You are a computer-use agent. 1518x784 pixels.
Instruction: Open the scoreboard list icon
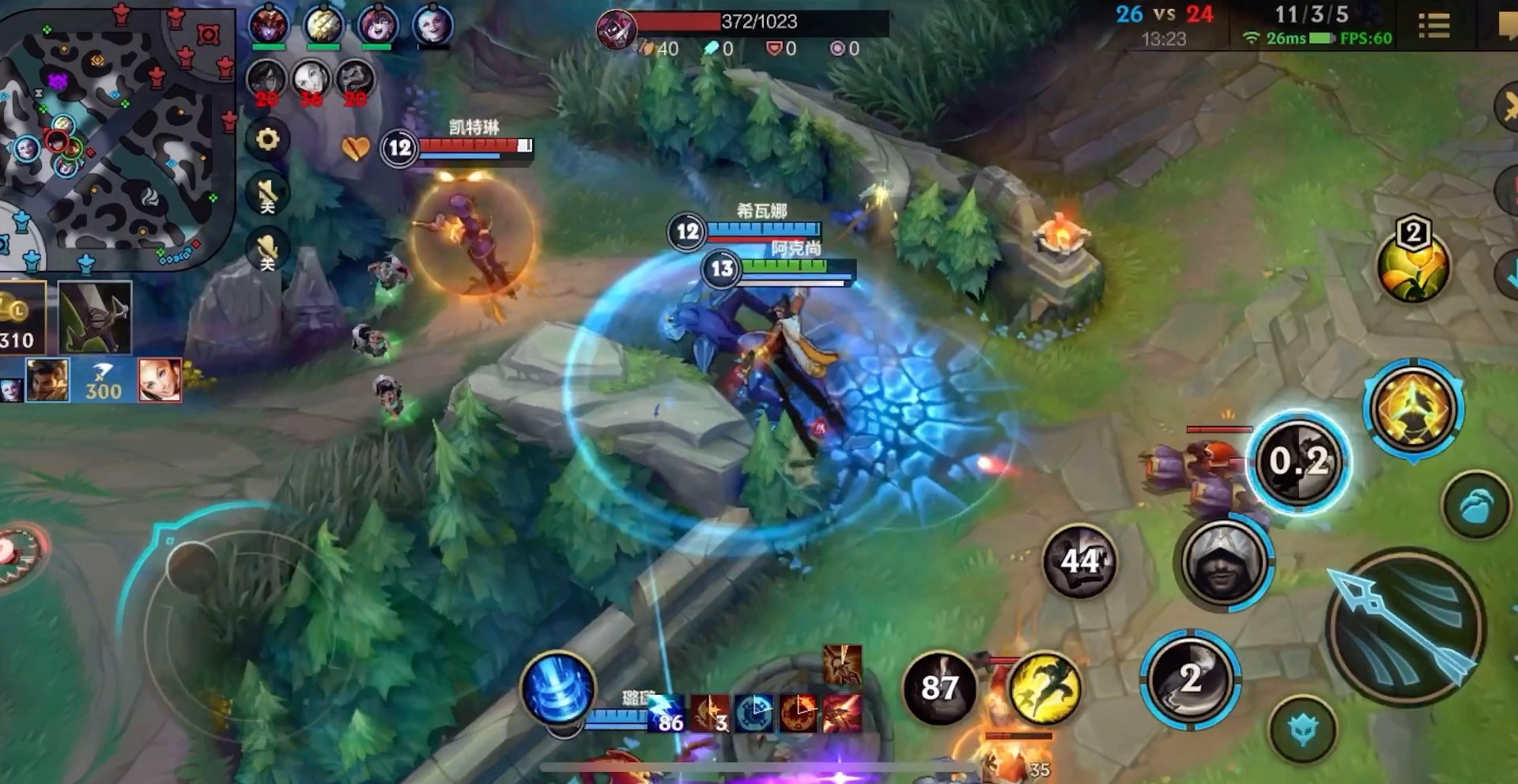point(1433,26)
